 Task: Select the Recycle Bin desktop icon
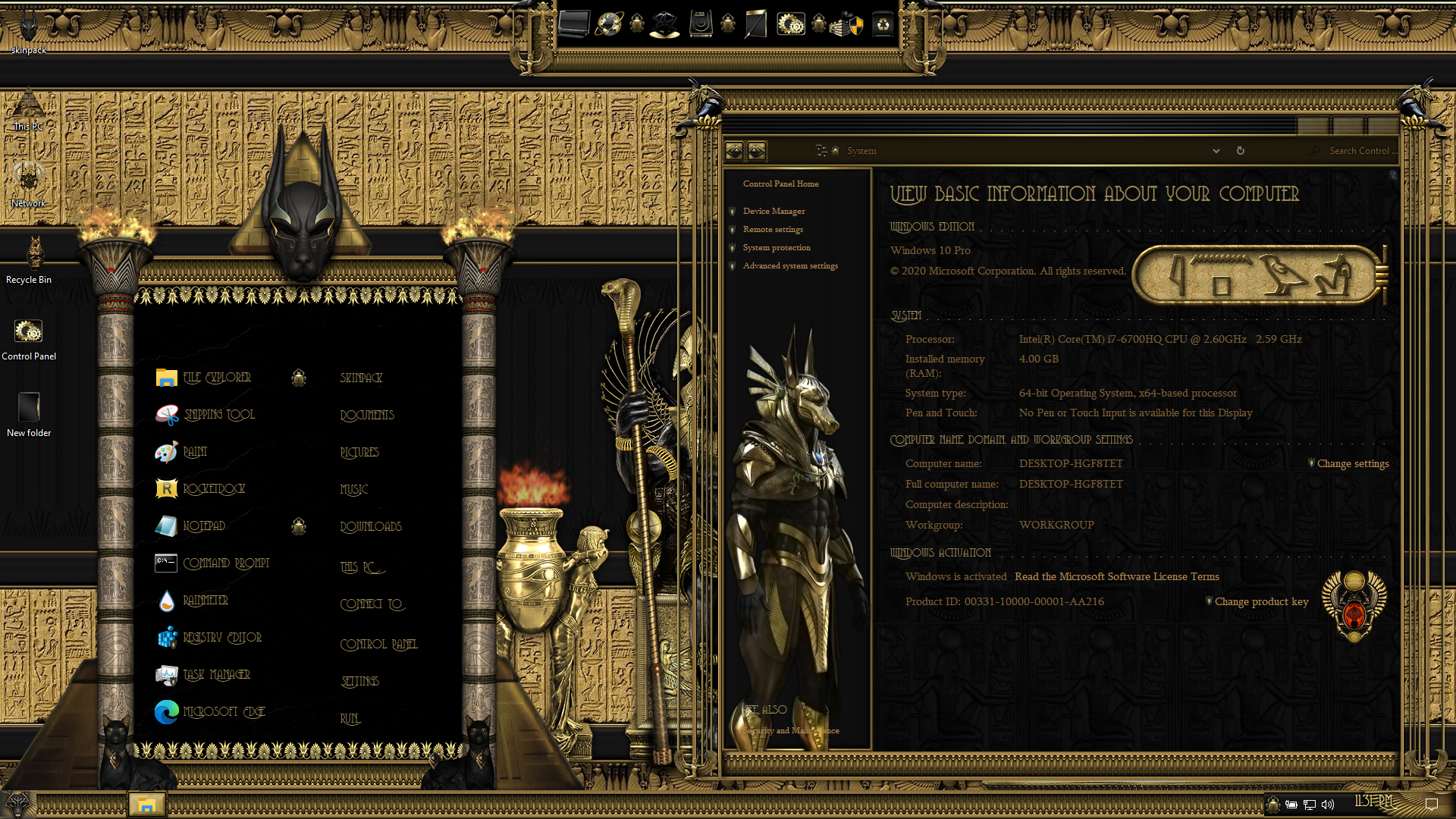(29, 259)
